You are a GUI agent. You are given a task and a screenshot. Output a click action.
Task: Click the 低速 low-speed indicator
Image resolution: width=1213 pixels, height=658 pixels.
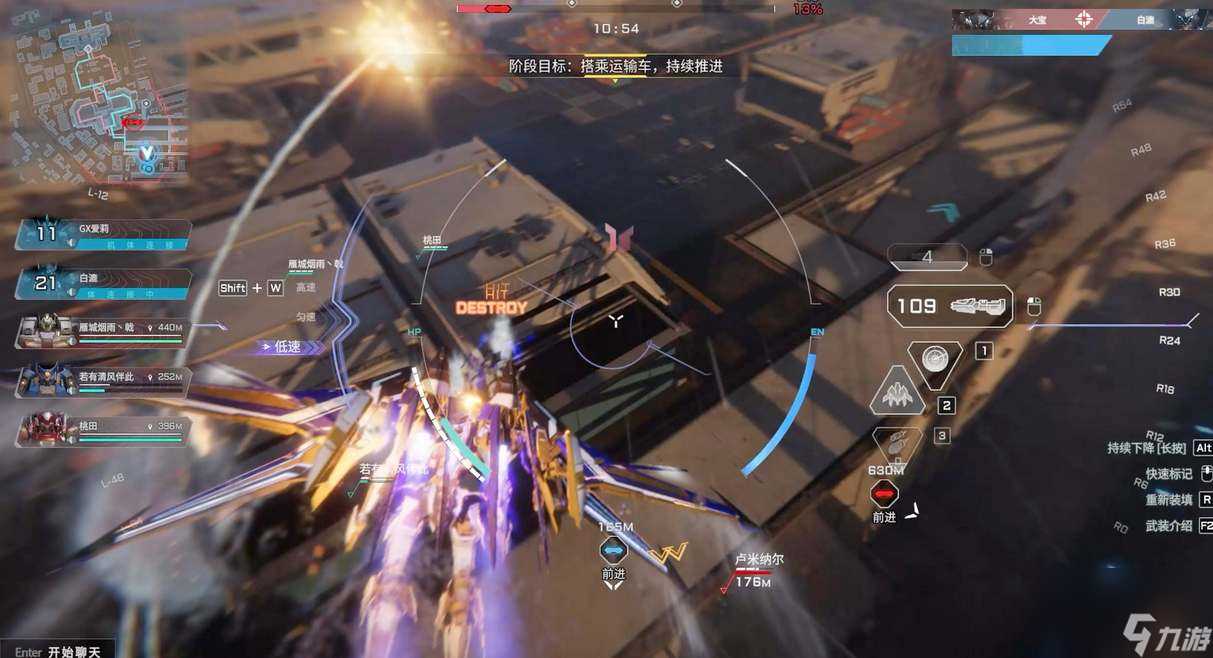[x=290, y=347]
